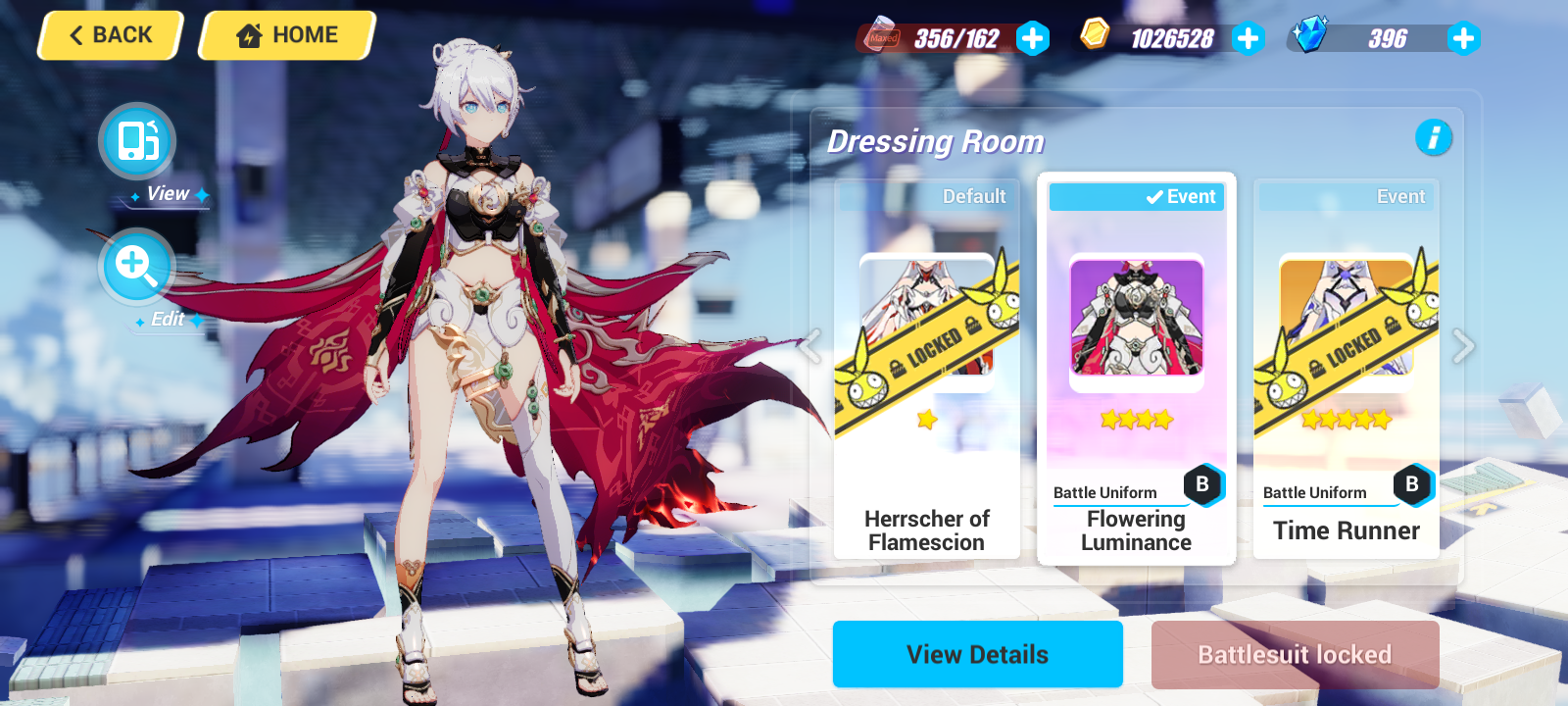Collapse back using the left carousel arrow
1568x706 pixels.
pos(811,346)
